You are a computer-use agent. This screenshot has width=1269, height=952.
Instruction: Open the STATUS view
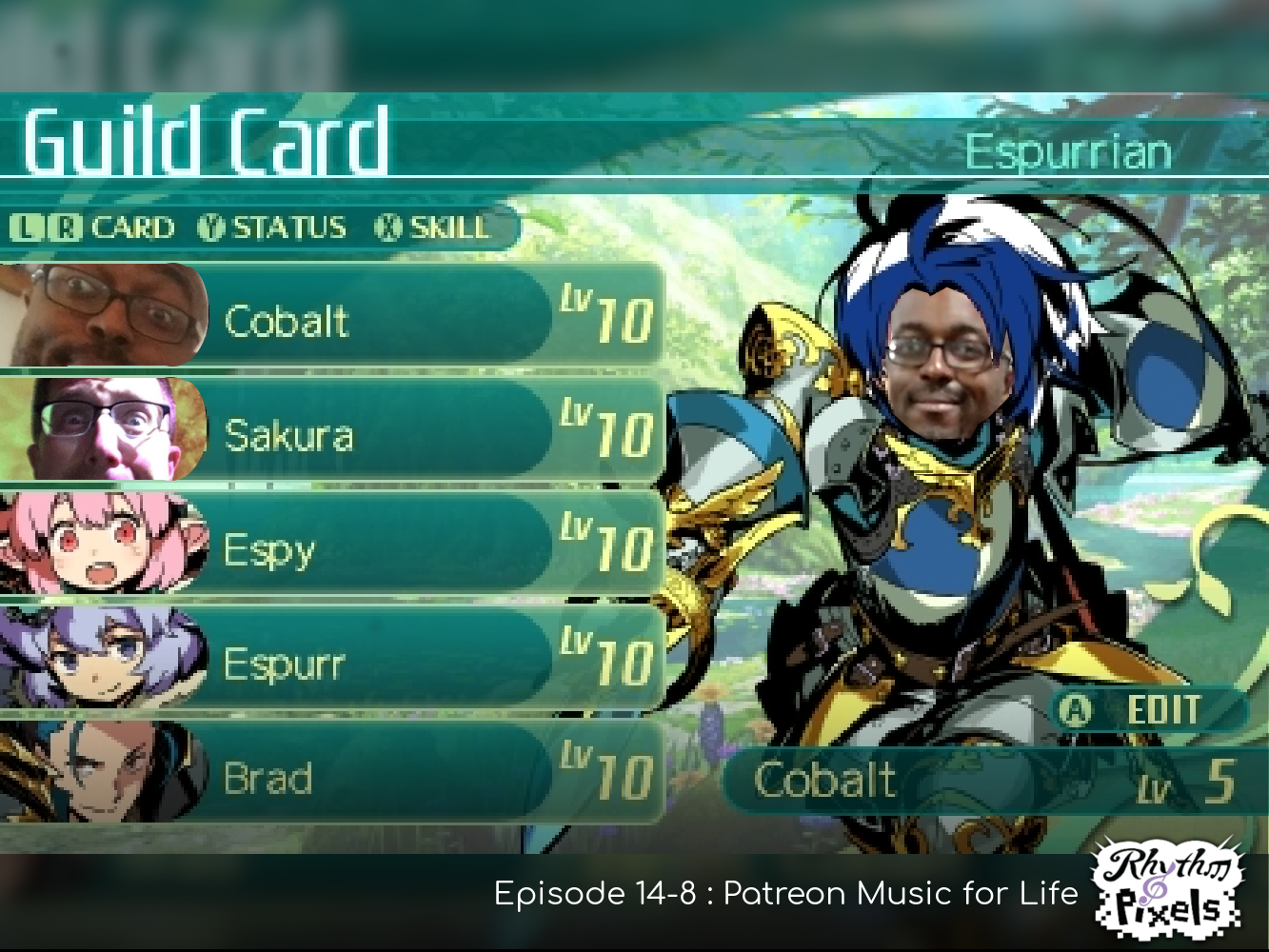coord(273,228)
